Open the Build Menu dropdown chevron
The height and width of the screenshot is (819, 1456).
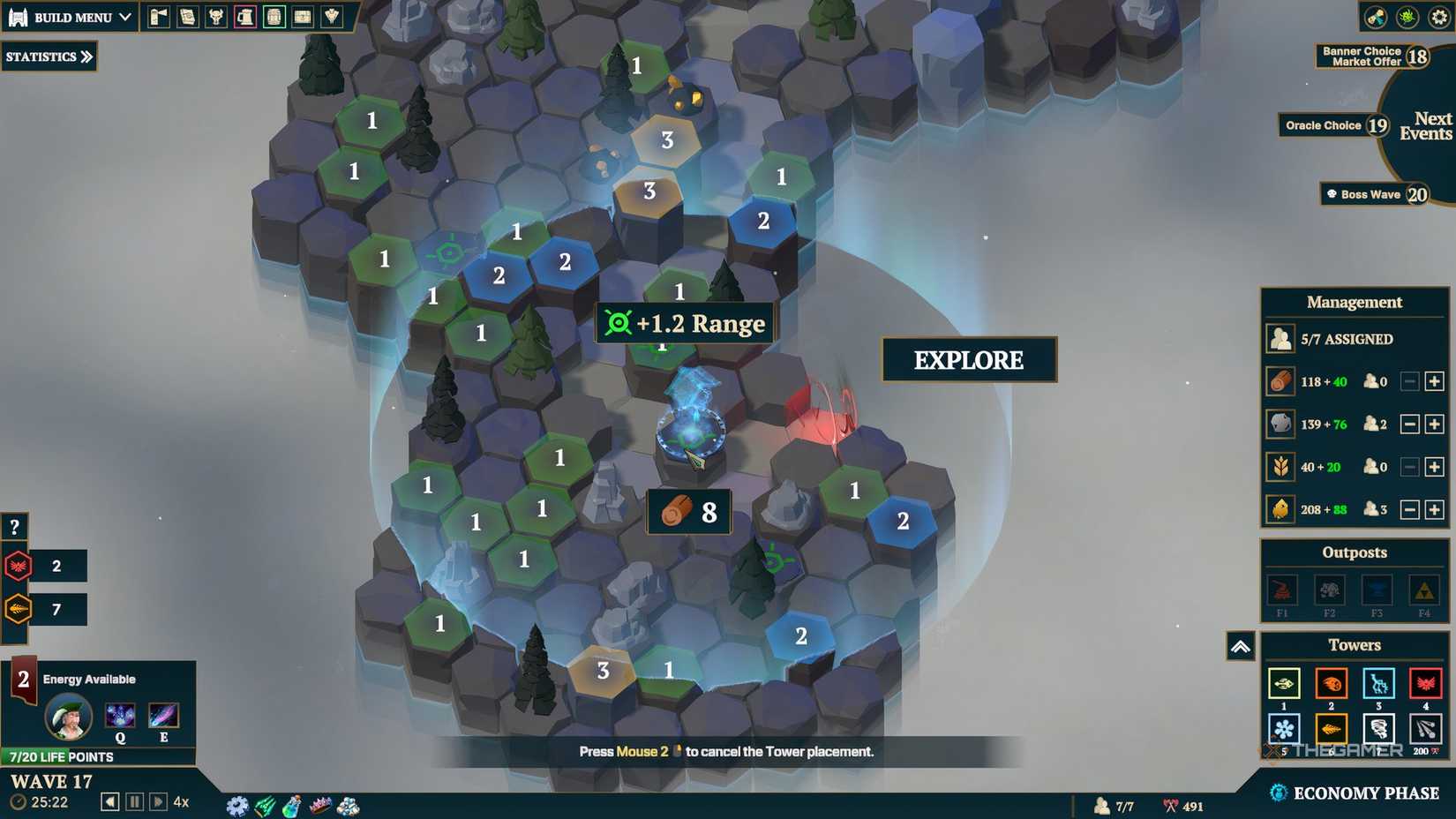pyautogui.click(x=124, y=16)
